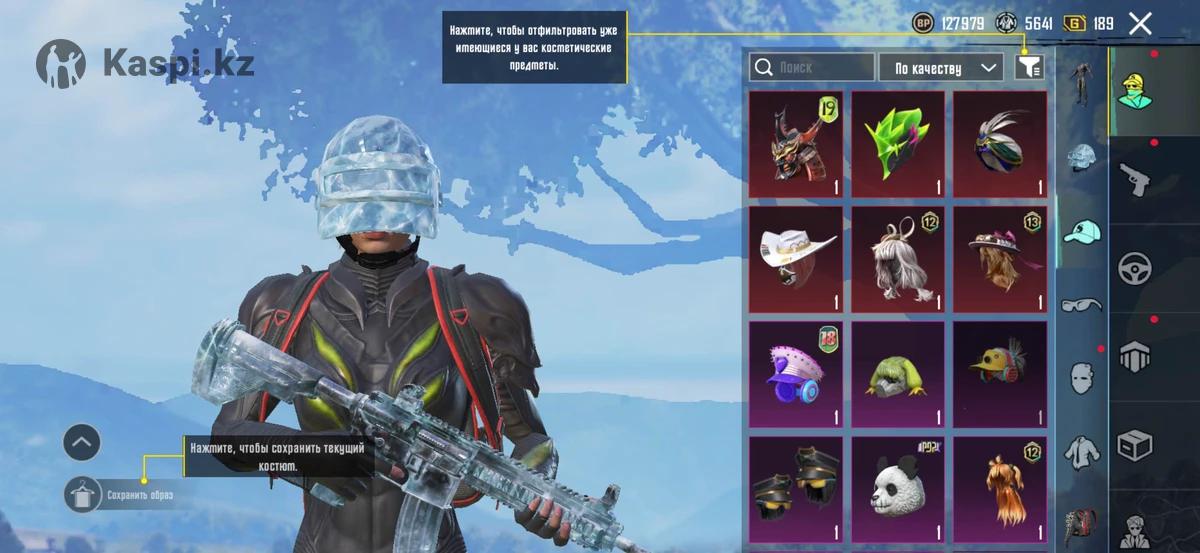Click the round up-arrow button

point(82,440)
